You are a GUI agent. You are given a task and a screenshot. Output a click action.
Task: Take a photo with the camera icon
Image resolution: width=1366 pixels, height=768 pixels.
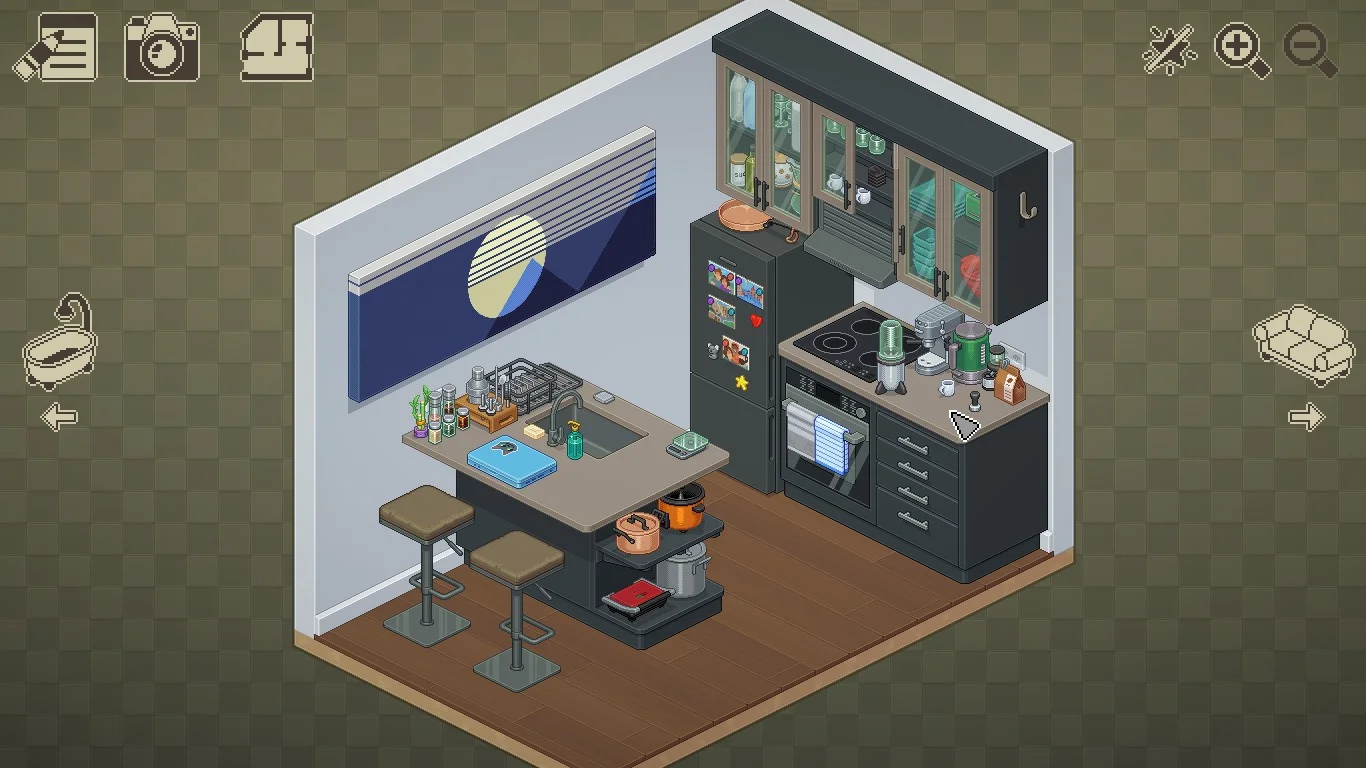[x=161, y=47]
